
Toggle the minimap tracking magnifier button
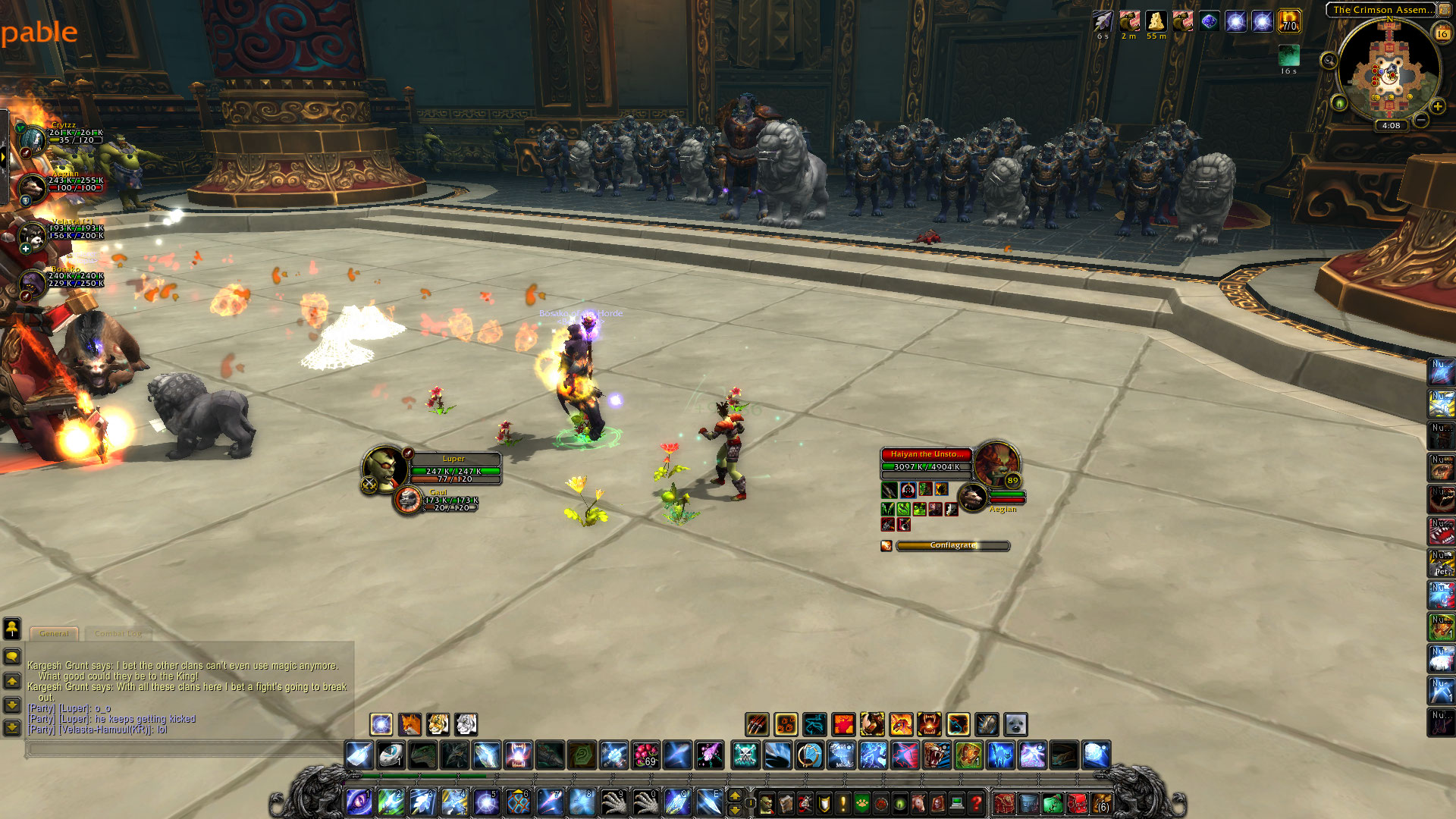click(1329, 61)
